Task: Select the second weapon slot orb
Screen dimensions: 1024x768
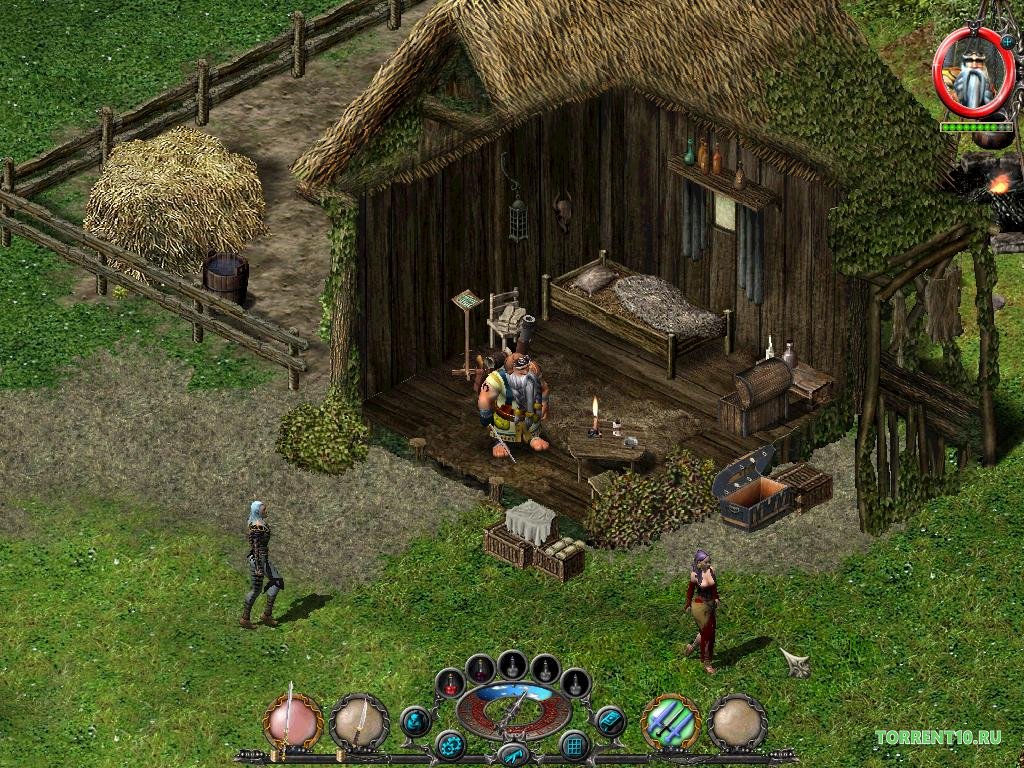Action: coord(359,722)
